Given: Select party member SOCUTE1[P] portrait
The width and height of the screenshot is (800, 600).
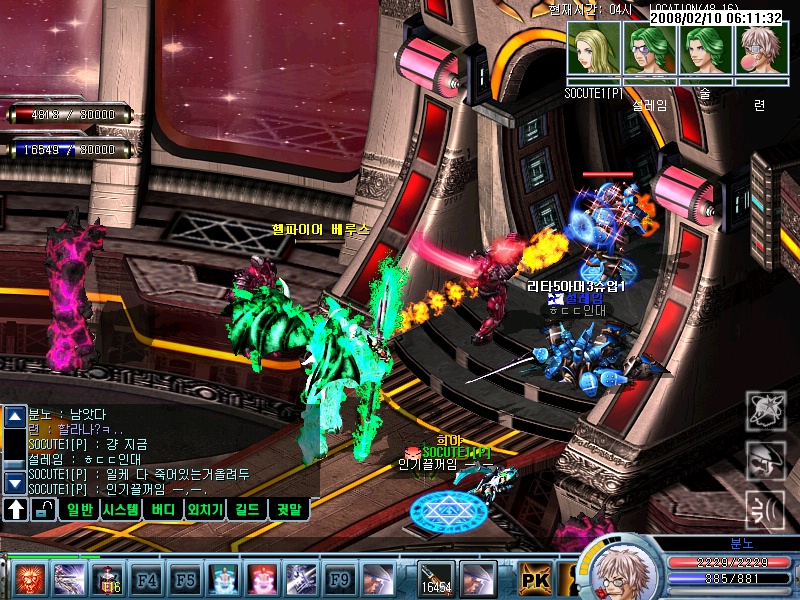Looking at the screenshot, I should [x=594, y=49].
